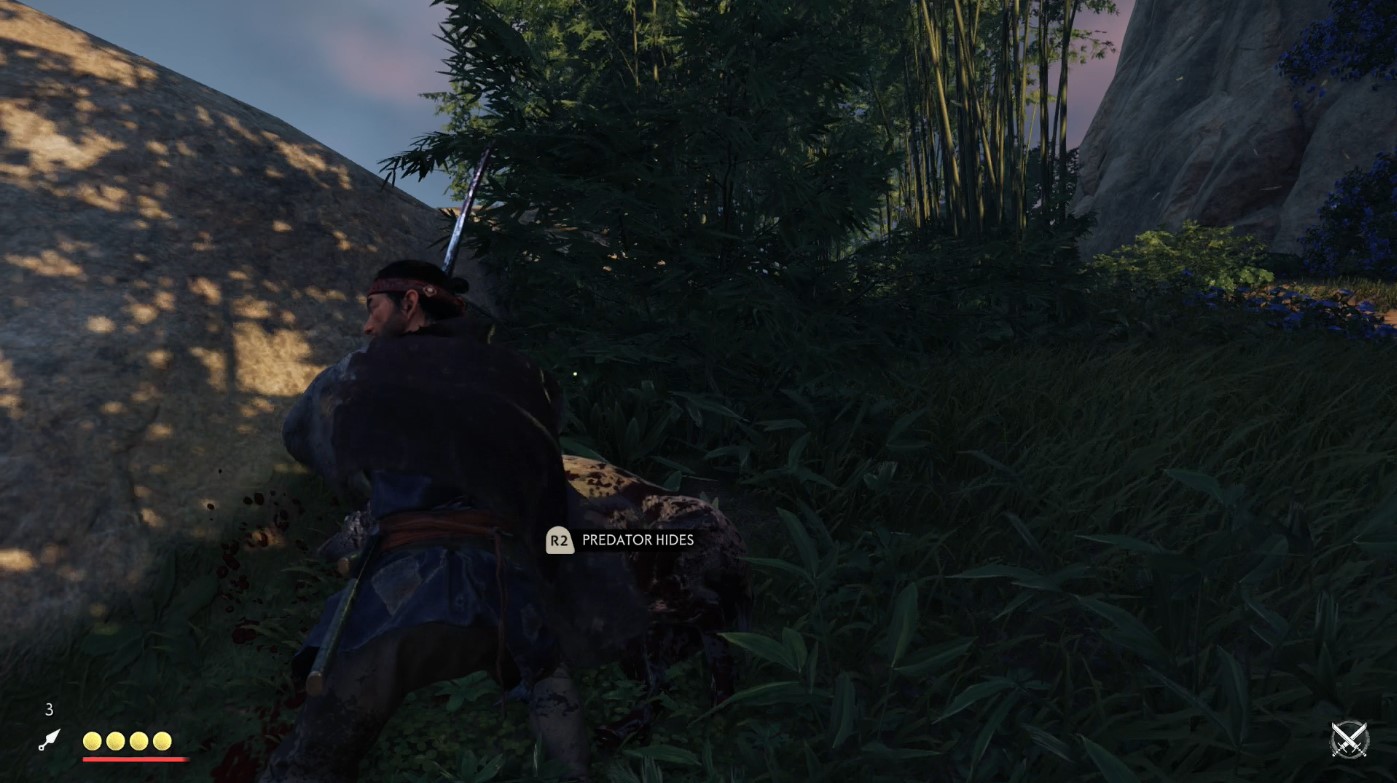Click the second yellow resolve orb

[x=115, y=741]
